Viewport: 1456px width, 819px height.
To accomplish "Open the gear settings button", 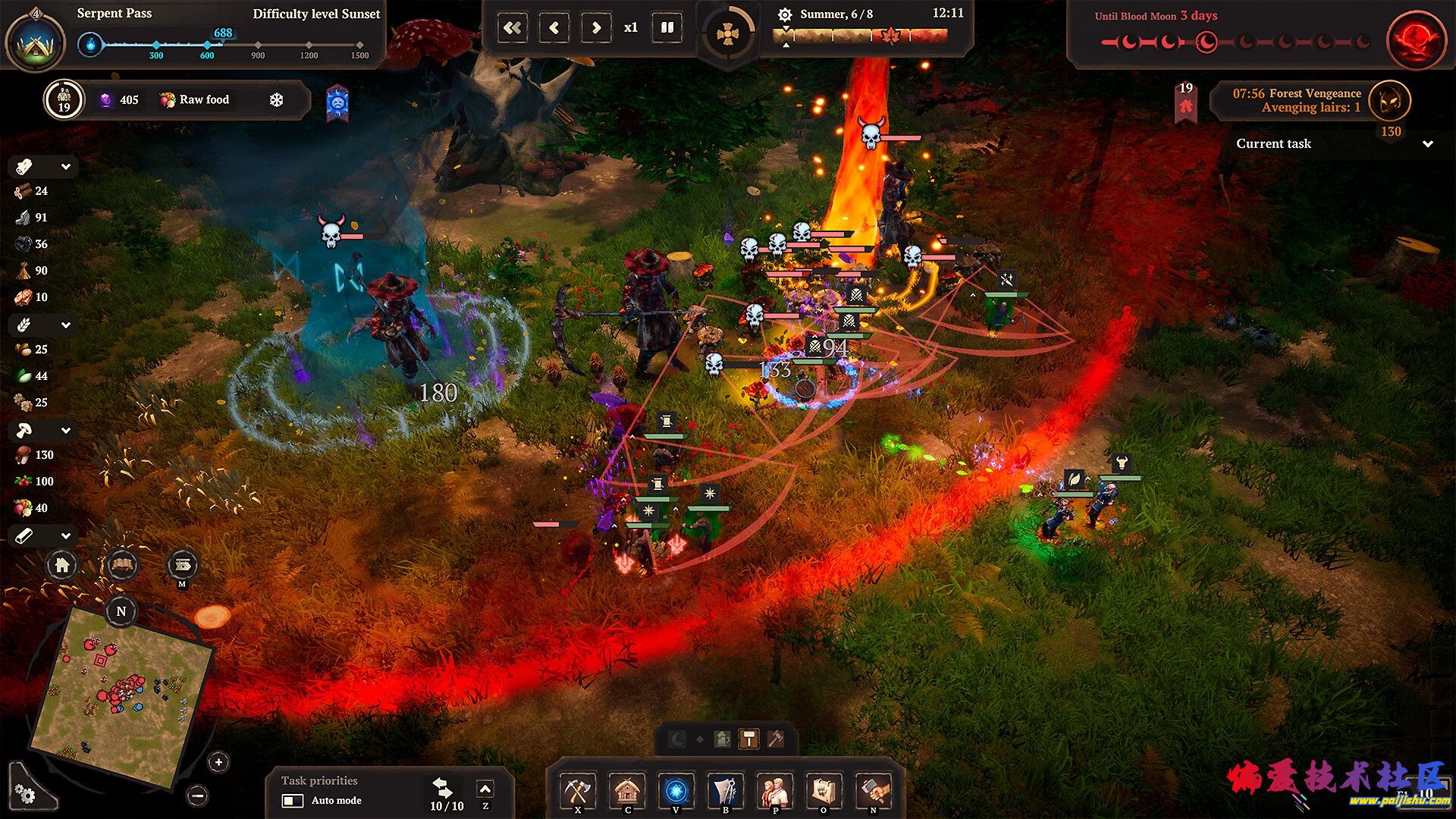I will pyautogui.click(x=25, y=794).
